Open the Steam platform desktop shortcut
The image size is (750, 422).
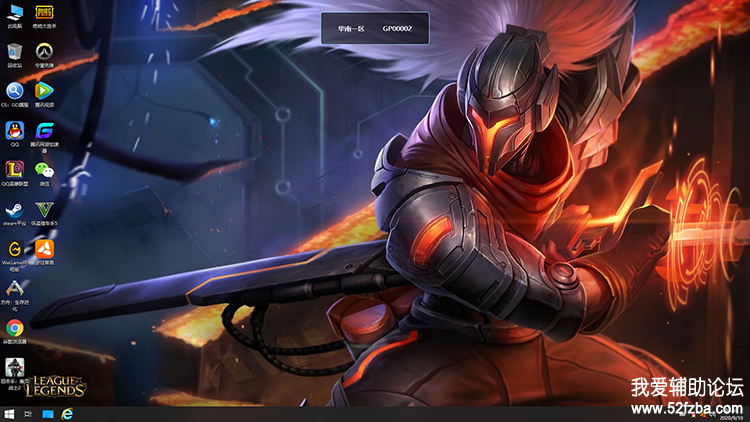tap(15, 211)
